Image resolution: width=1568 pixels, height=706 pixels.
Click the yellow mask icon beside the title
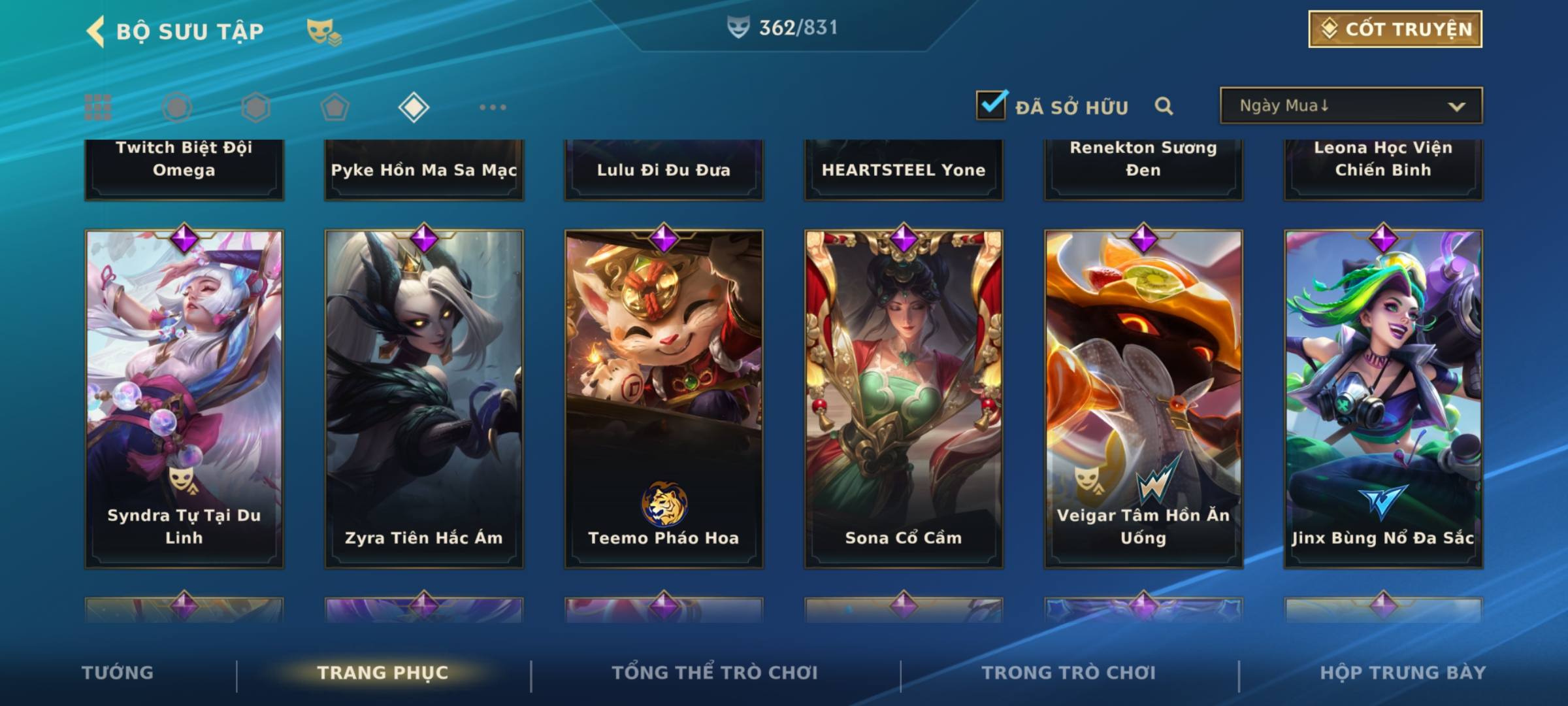323,31
